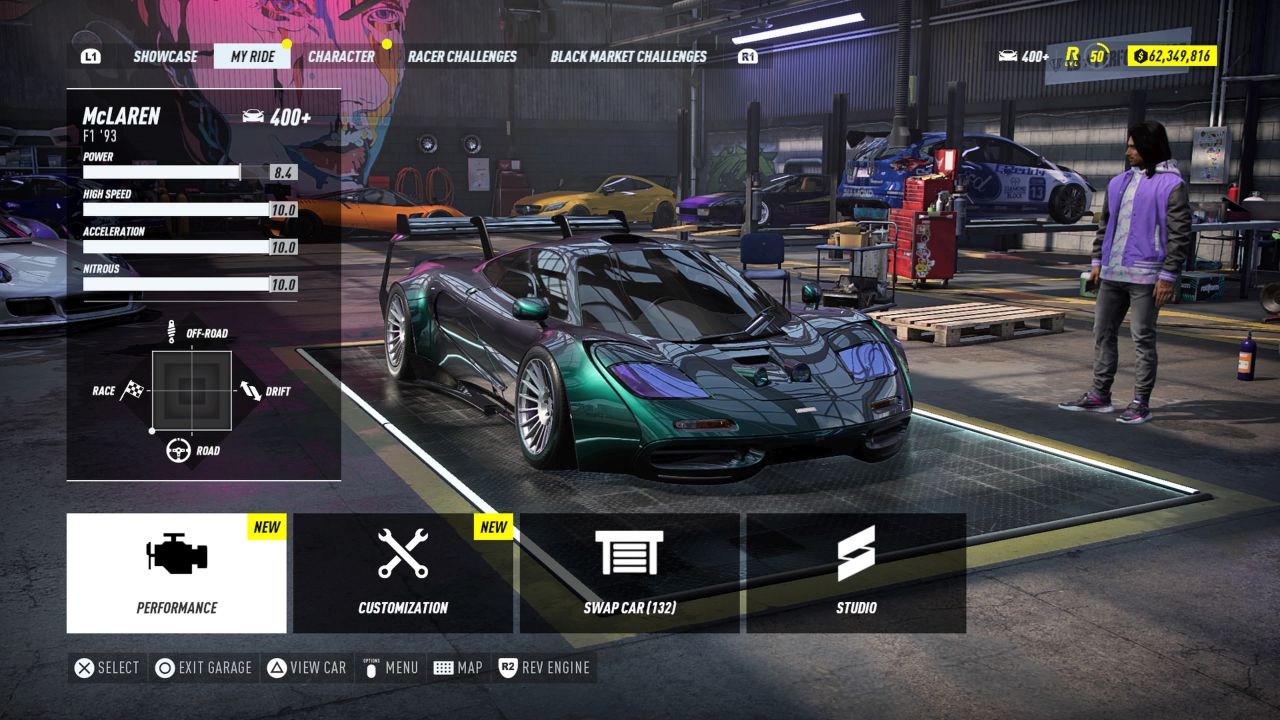Open Racer Challenges

[x=461, y=56]
